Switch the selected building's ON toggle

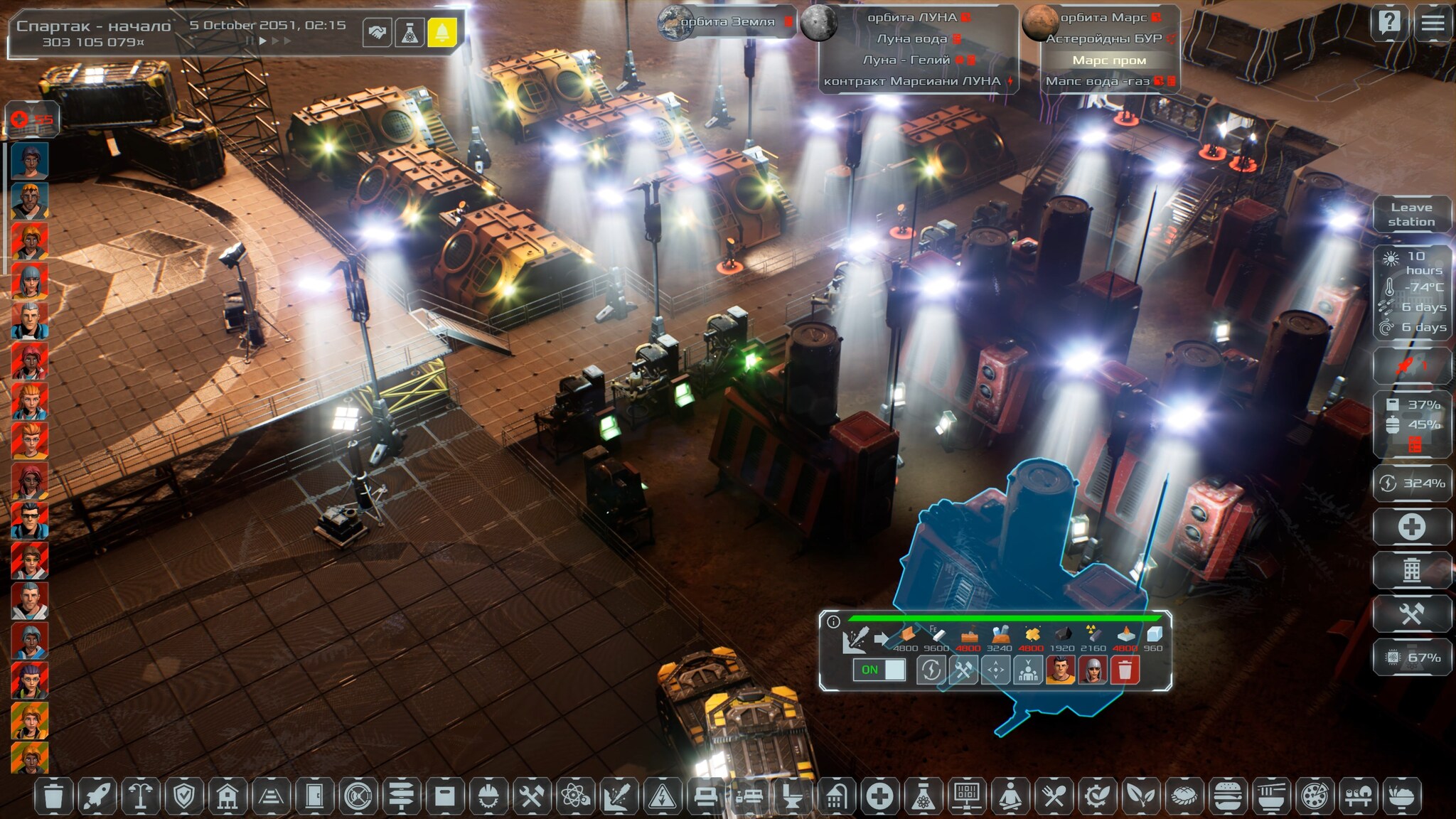click(x=880, y=670)
